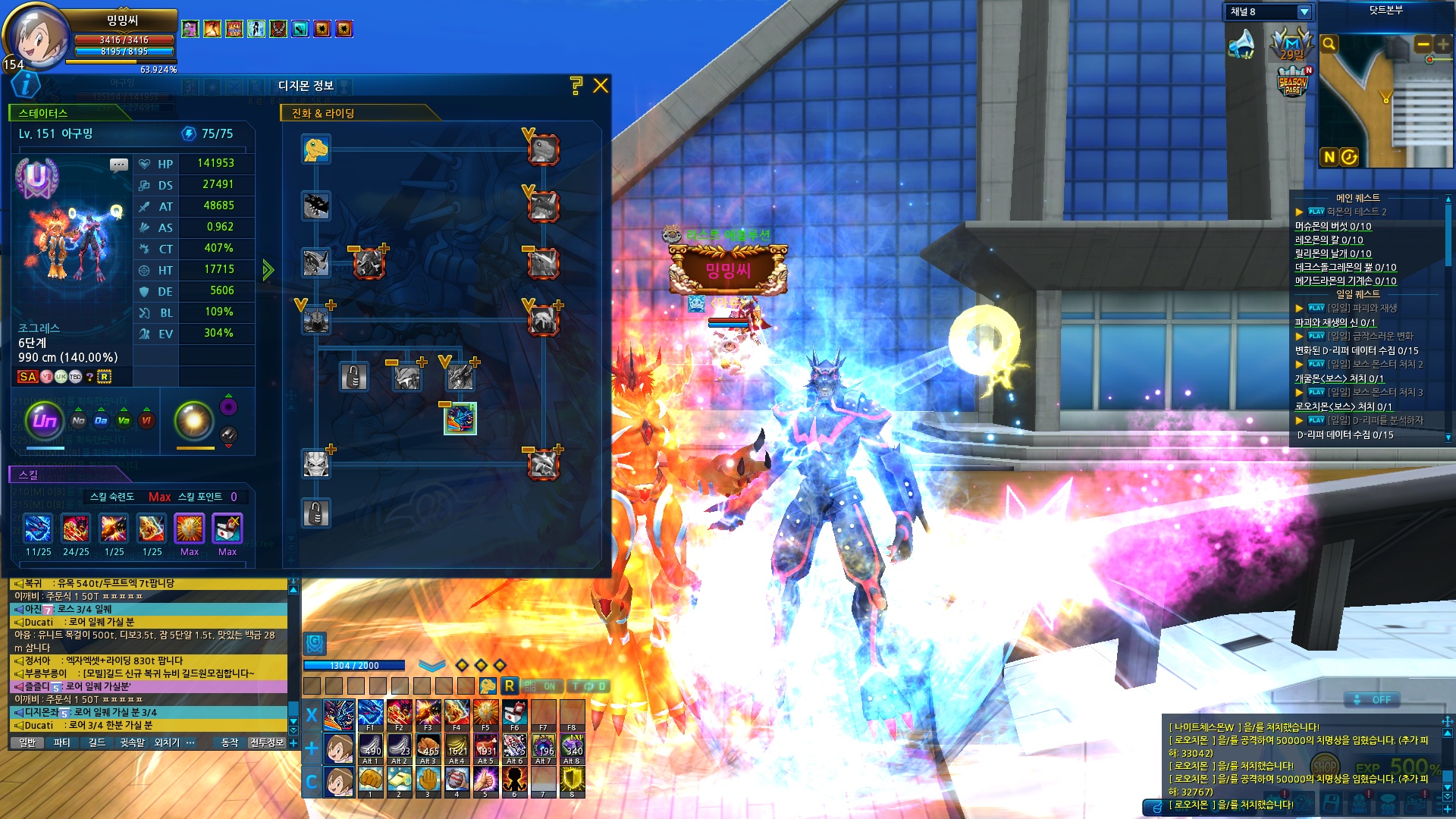The height and width of the screenshot is (819, 1456).
Task: Use the F1 blue dragon skill
Action: point(370,714)
